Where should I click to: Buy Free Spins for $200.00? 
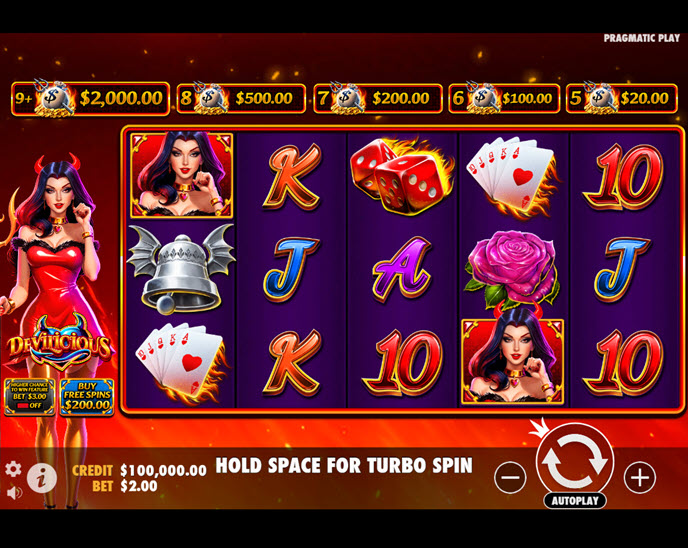pos(87,396)
